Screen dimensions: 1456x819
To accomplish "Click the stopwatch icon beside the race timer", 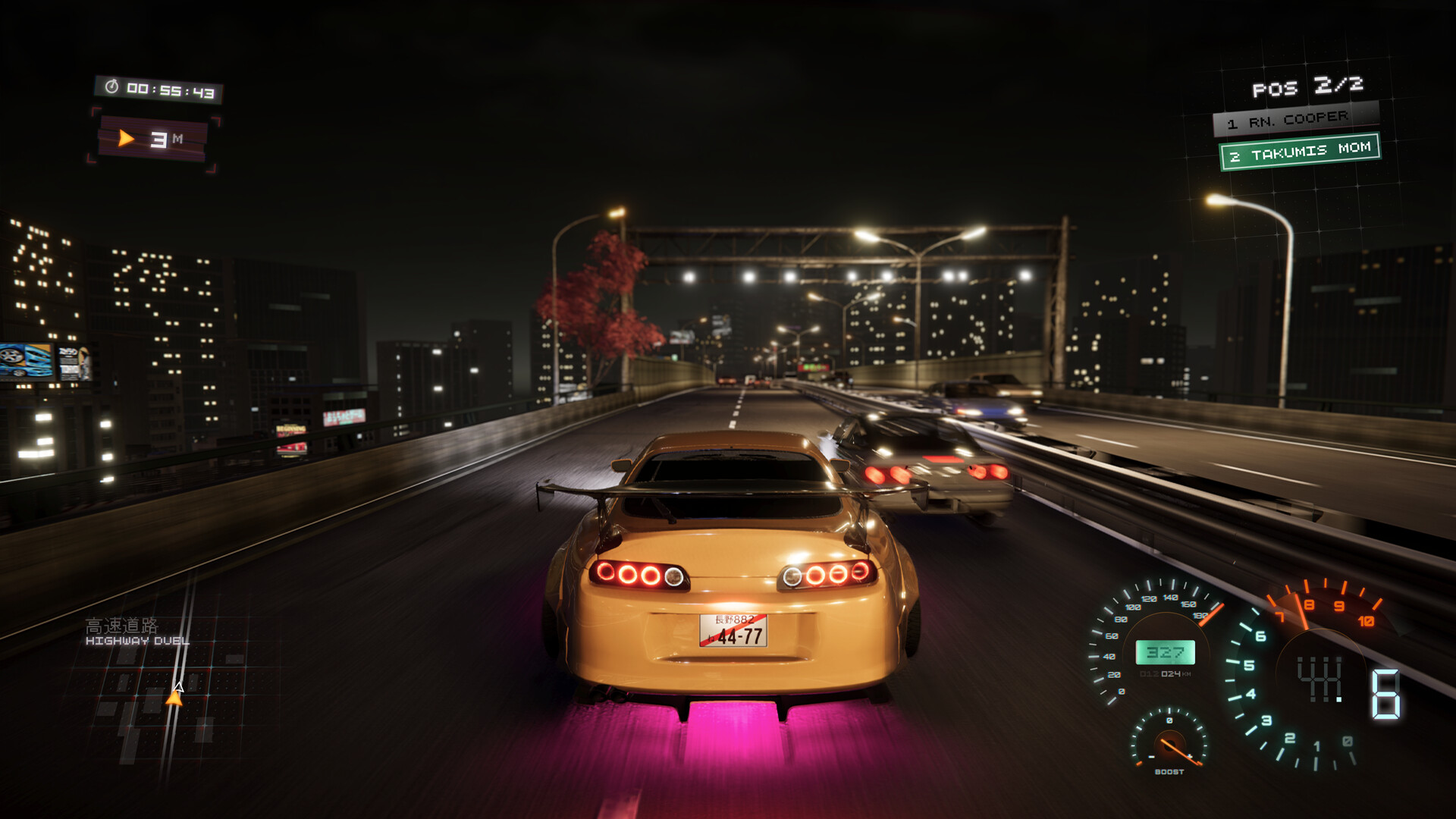I will [112, 89].
